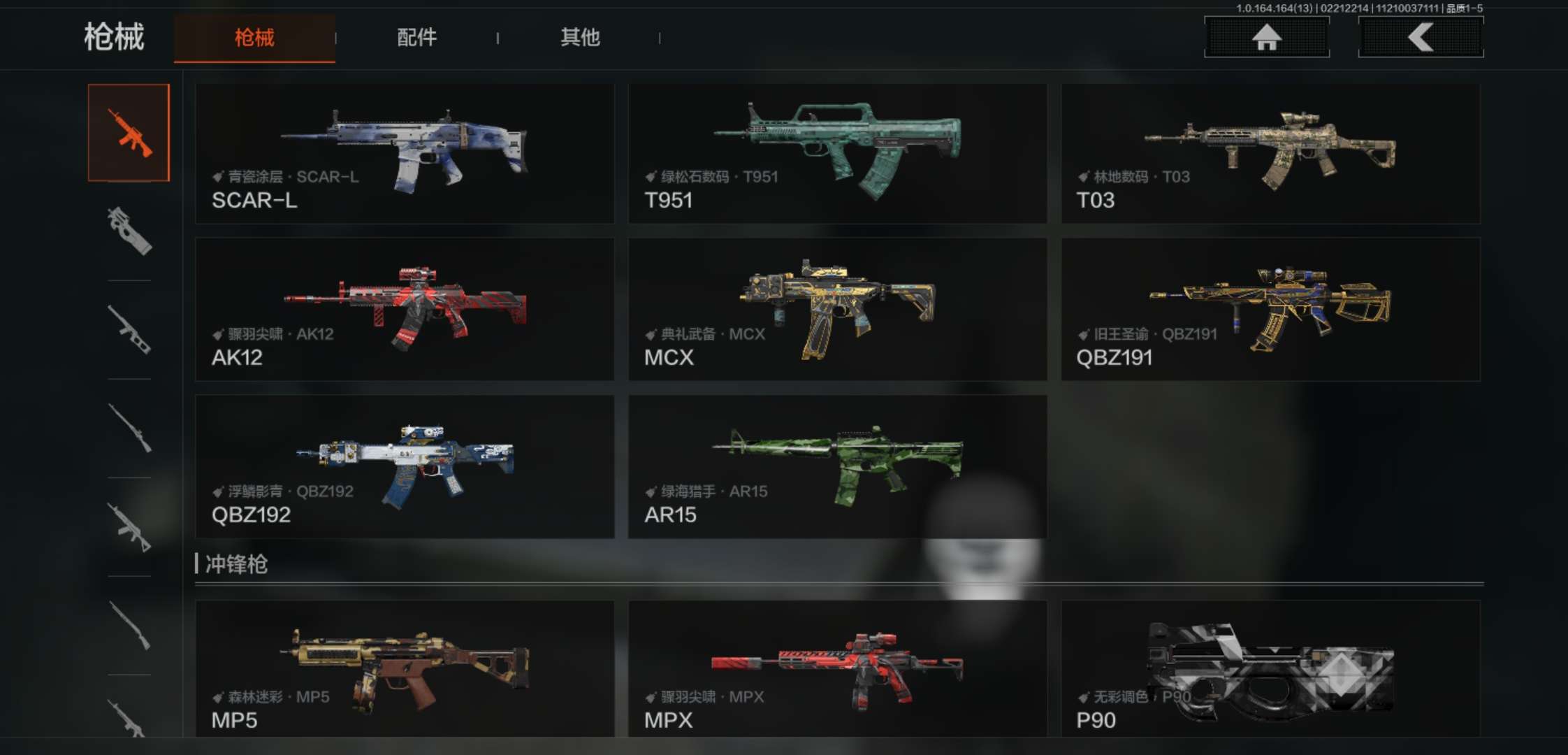Choose the MP5 submachine gun card

405,668
